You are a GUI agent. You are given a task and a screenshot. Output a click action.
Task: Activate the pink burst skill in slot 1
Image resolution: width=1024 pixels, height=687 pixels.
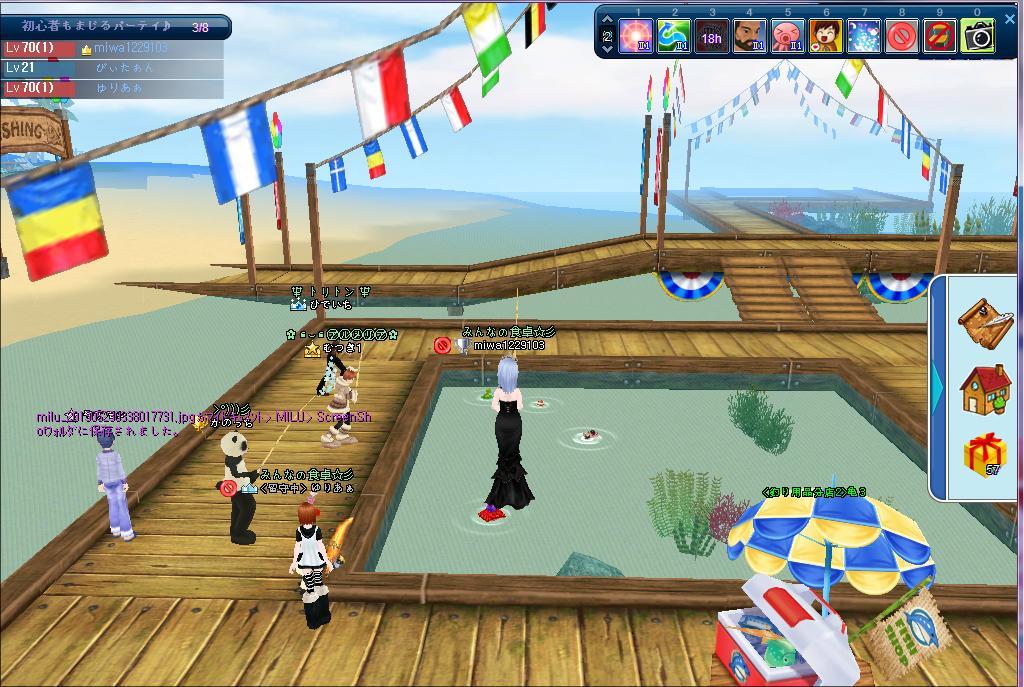pyautogui.click(x=636, y=37)
